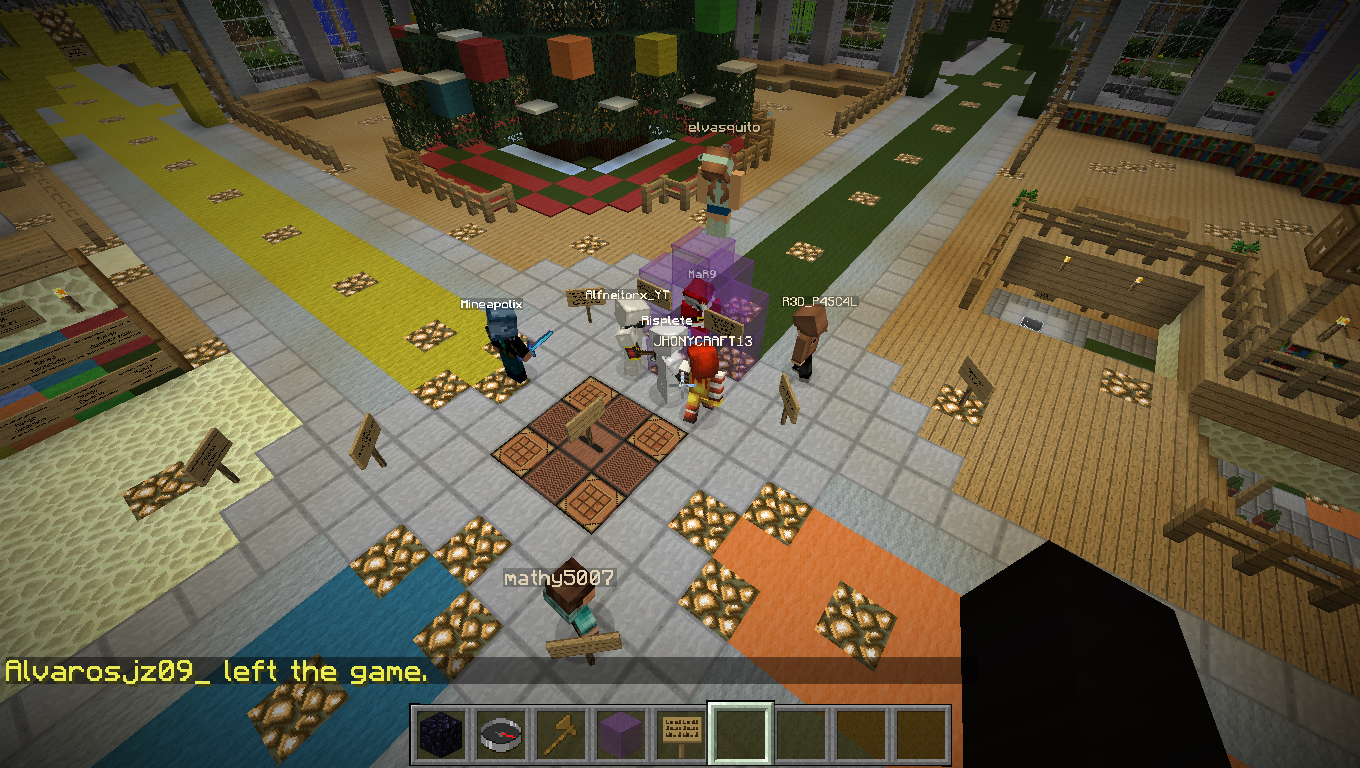The image size is (1360, 768).
Task: Select the obsidian block hotbar slot
Action: tap(439, 735)
